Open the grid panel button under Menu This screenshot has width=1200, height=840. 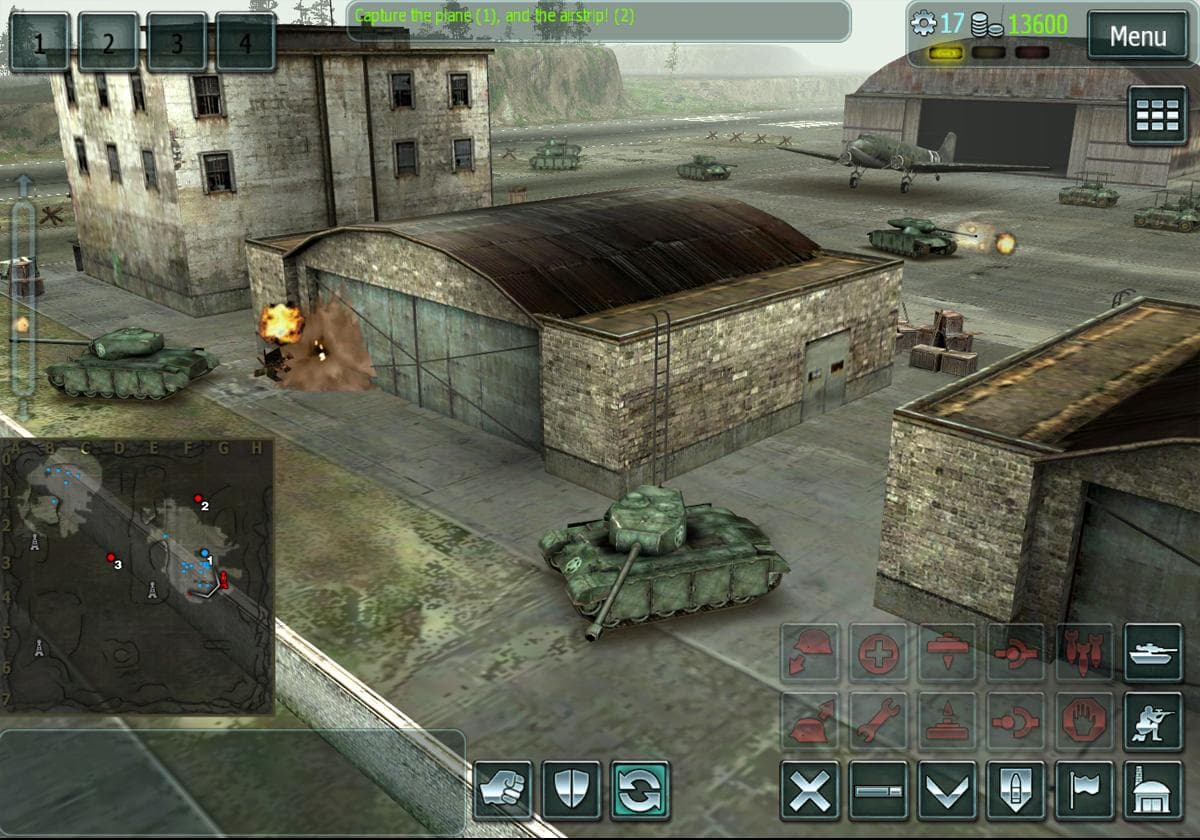[x=1157, y=116]
